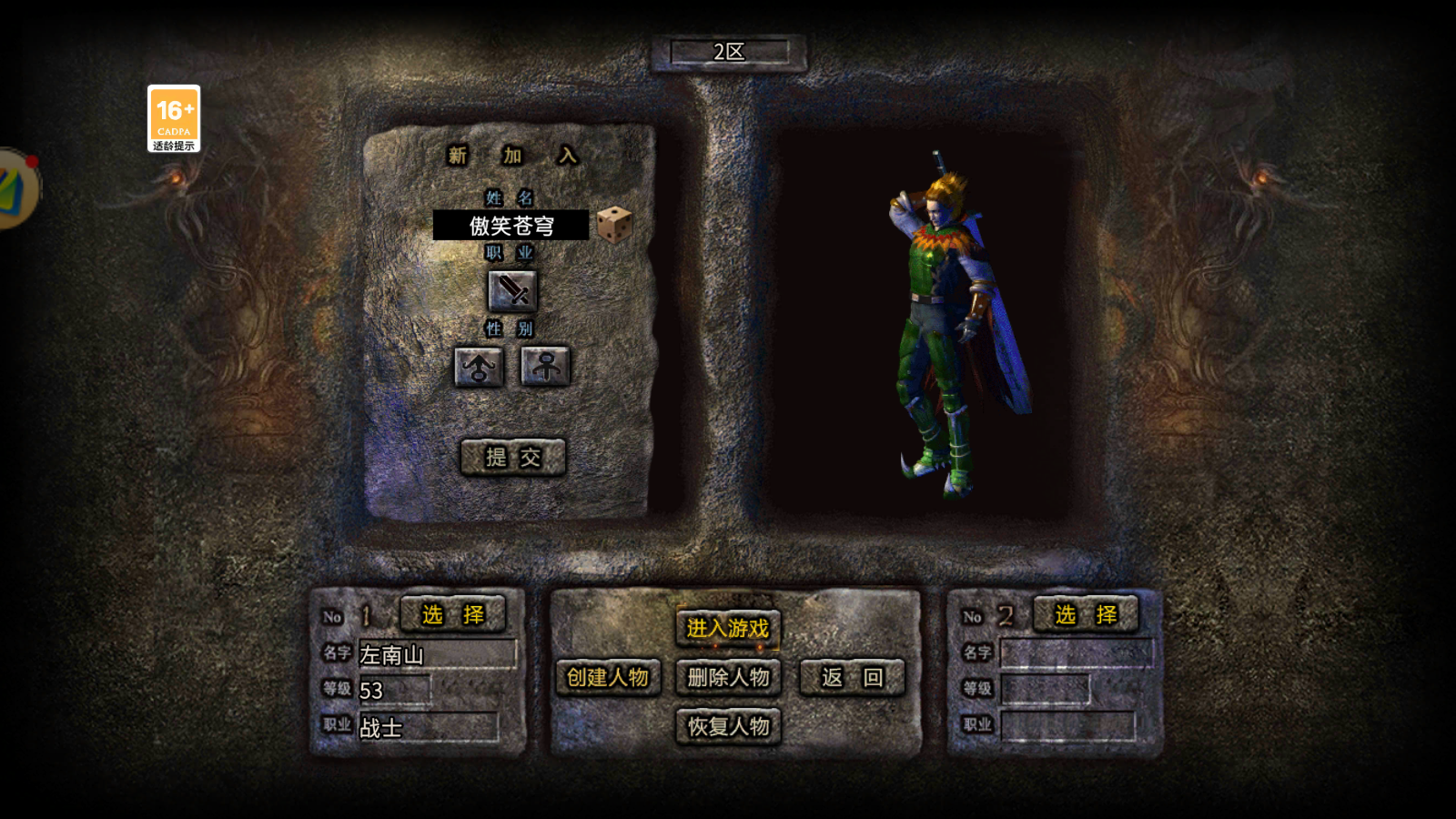Choose the male gender rune icon

click(478, 367)
